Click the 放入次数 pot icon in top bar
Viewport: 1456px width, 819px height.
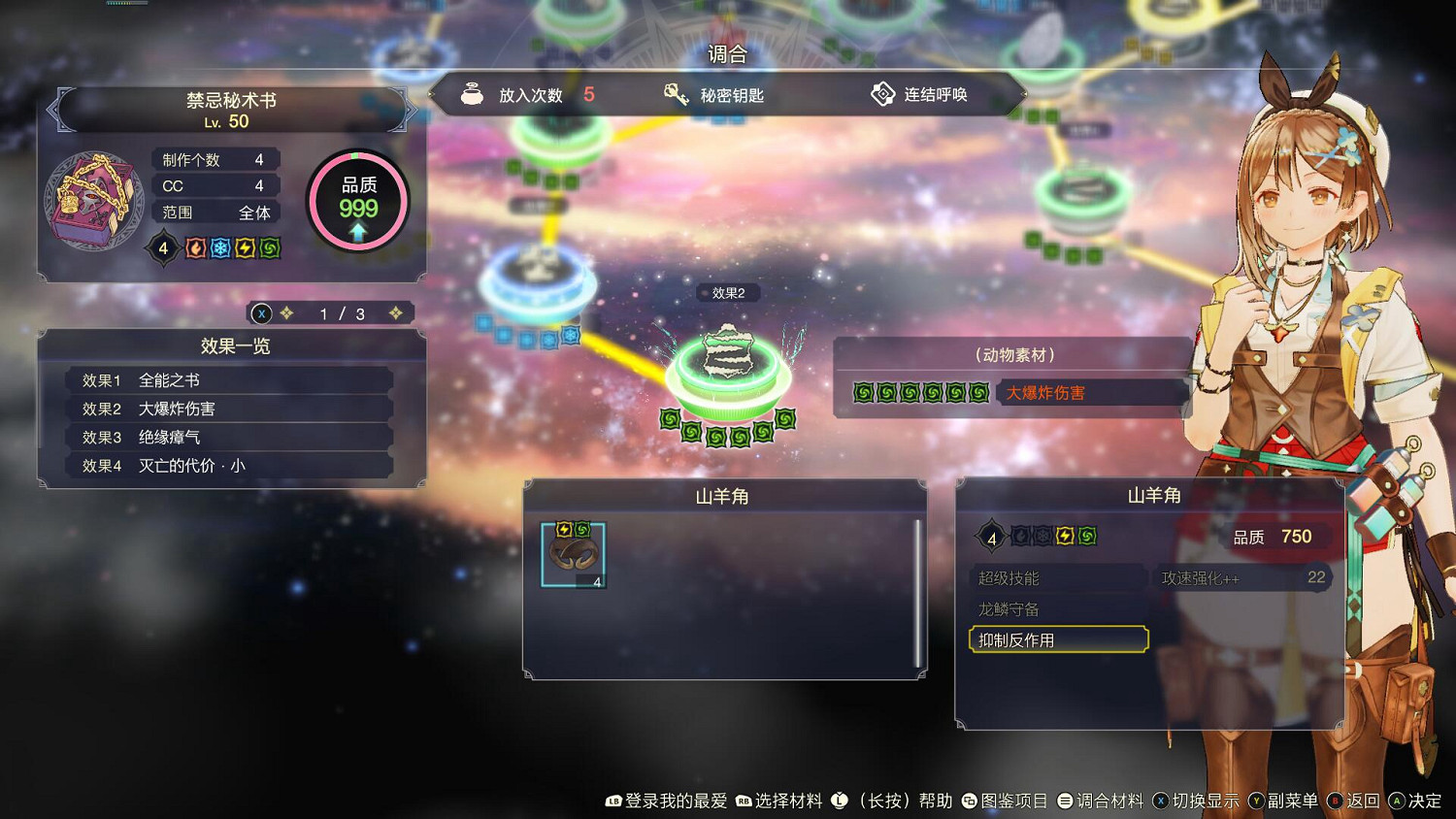[473, 94]
